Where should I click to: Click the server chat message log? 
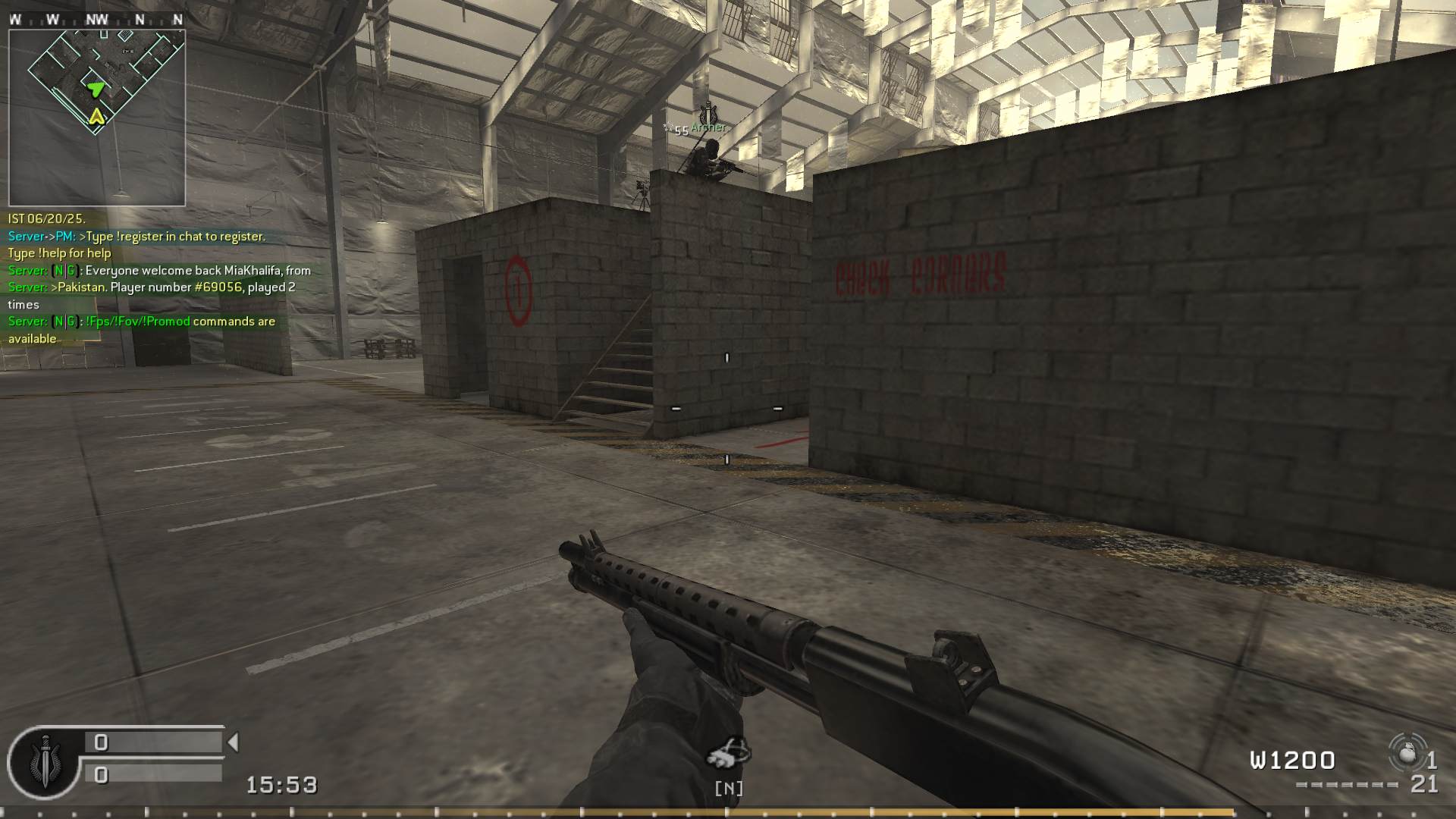tap(159, 279)
